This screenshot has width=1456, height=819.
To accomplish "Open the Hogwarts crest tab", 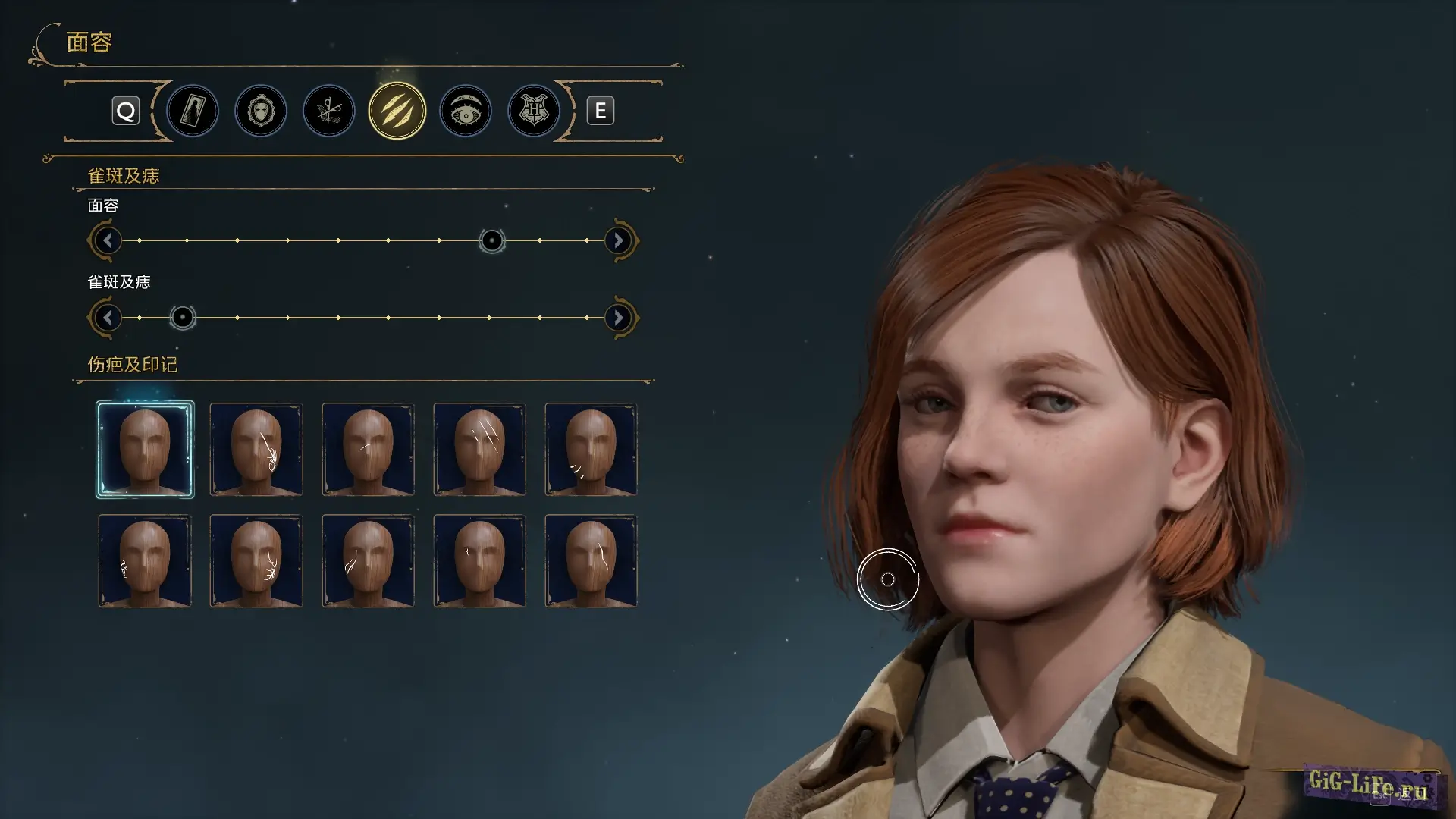I will [x=534, y=111].
